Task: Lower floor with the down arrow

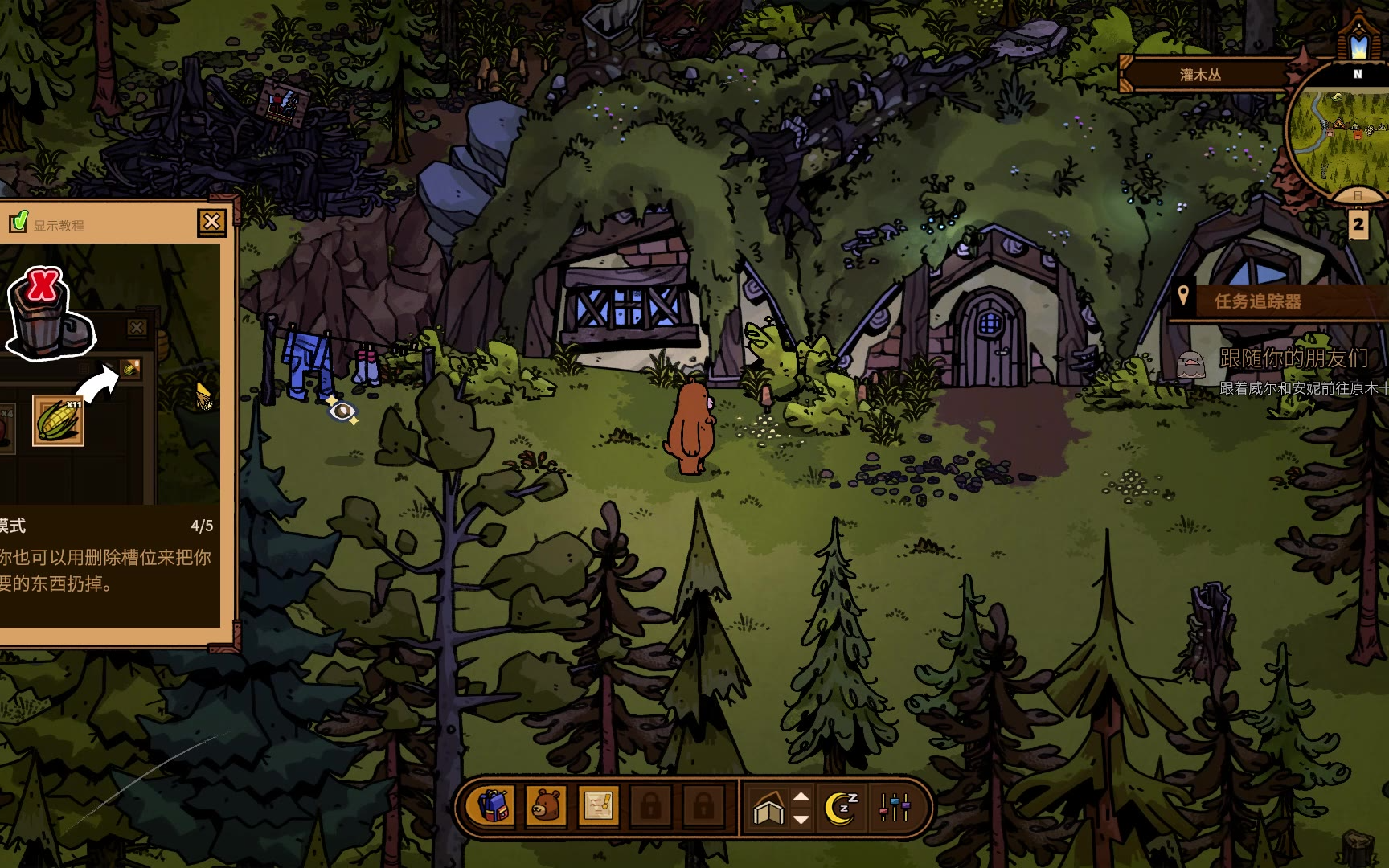Action: coord(801,819)
